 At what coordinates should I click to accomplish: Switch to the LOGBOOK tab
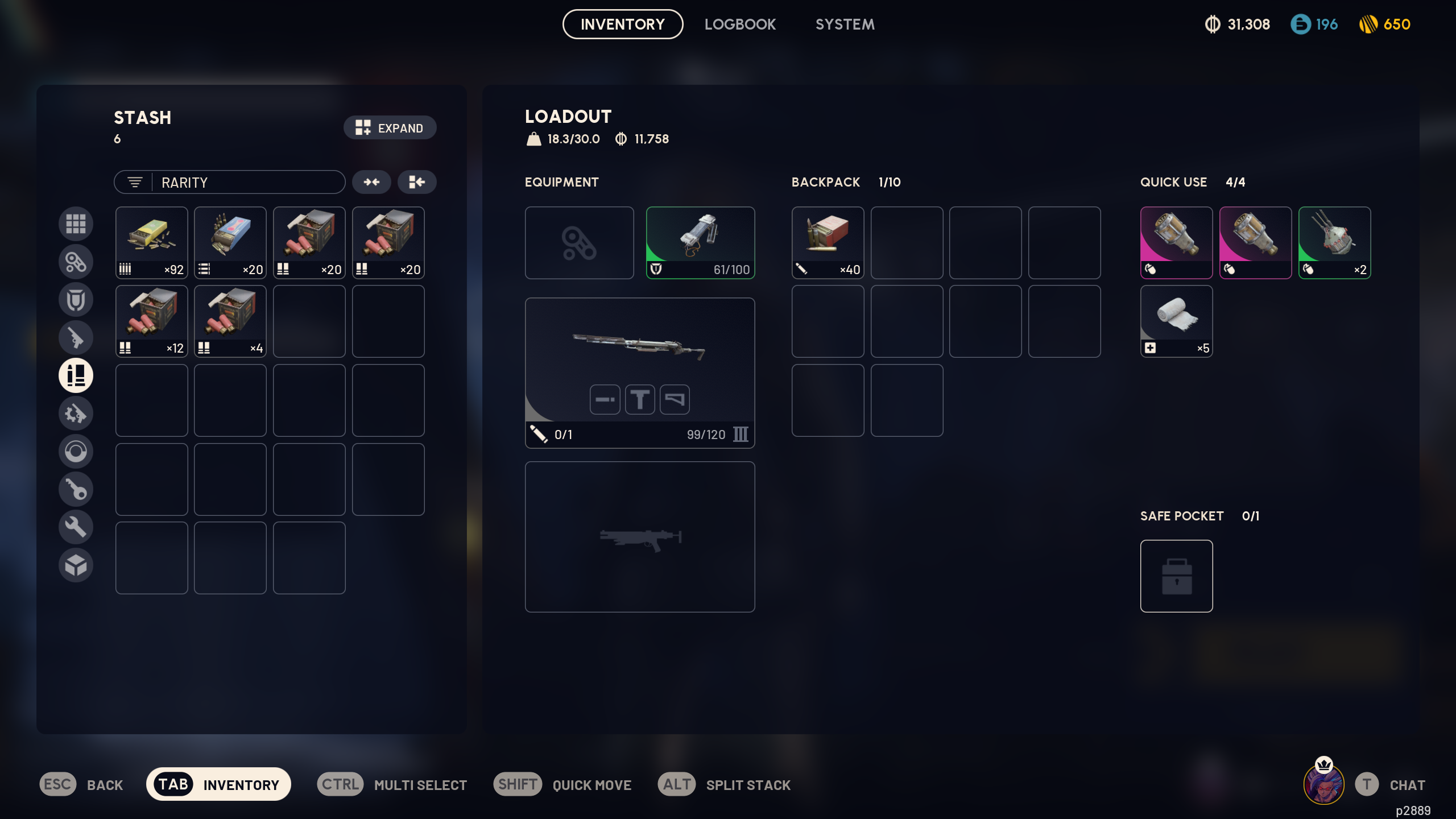740,24
